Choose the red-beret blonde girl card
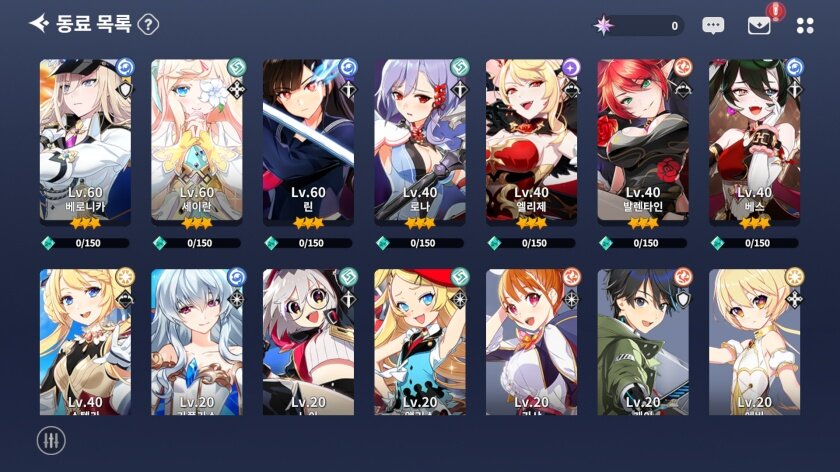Image resolution: width=840 pixels, height=472 pixels. pyautogui.click(x=420, y=340)
